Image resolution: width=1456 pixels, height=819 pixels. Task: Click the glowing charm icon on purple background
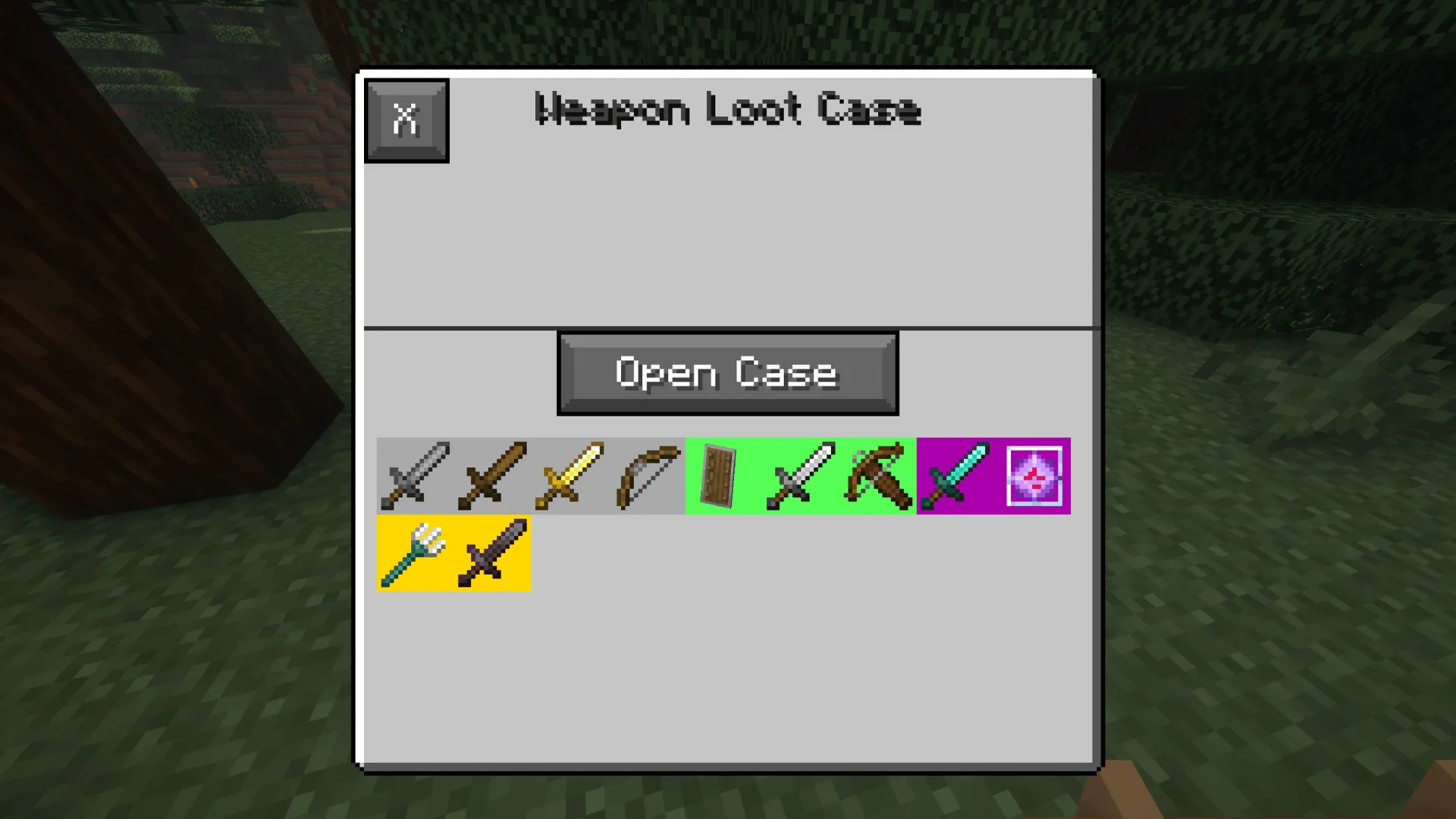pyautogui.click(x=1035, y=475)
